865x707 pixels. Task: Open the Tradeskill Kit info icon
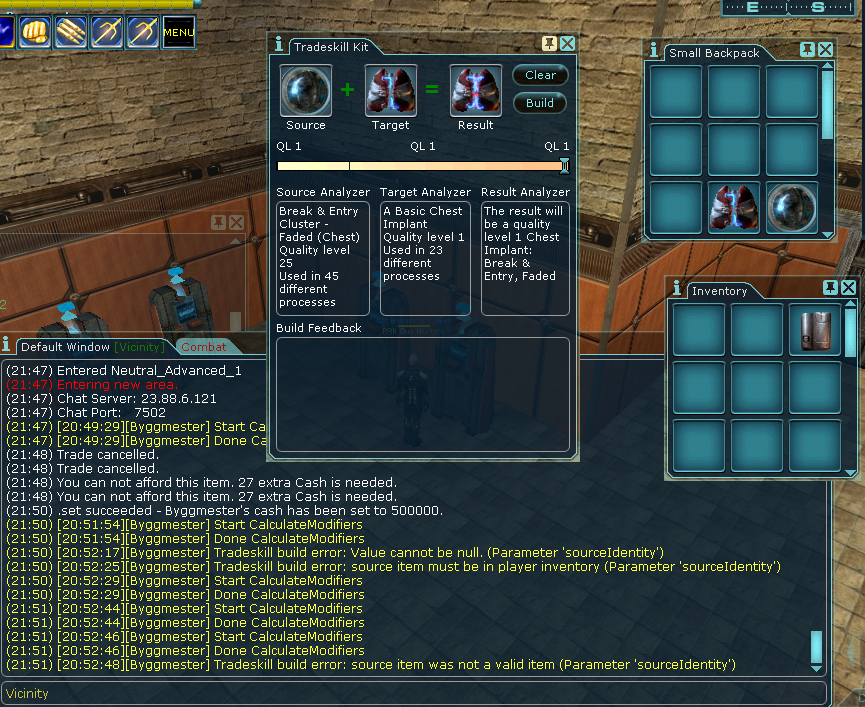(279, 45)
